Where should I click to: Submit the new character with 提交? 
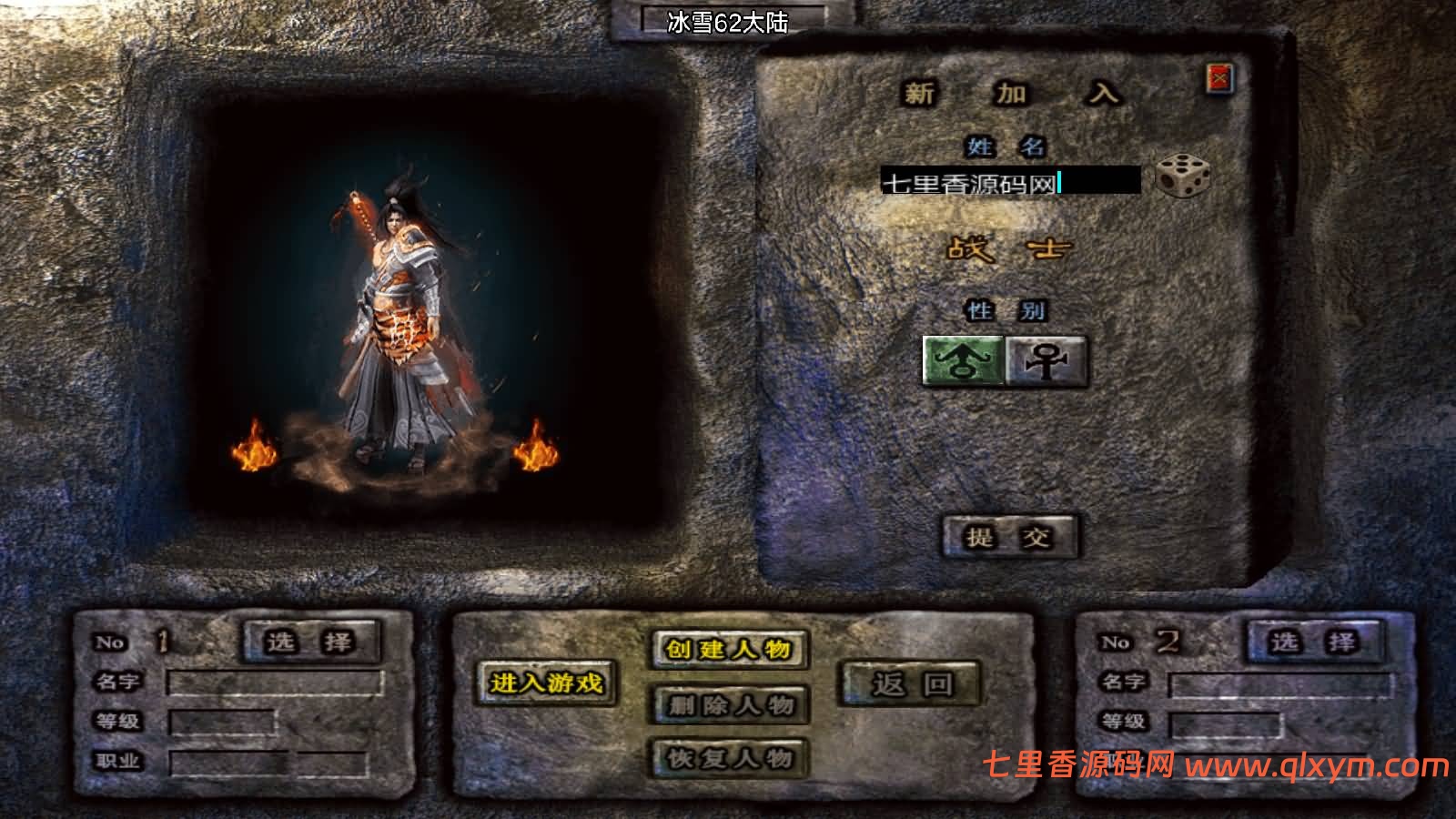[x=1009, y=537]
